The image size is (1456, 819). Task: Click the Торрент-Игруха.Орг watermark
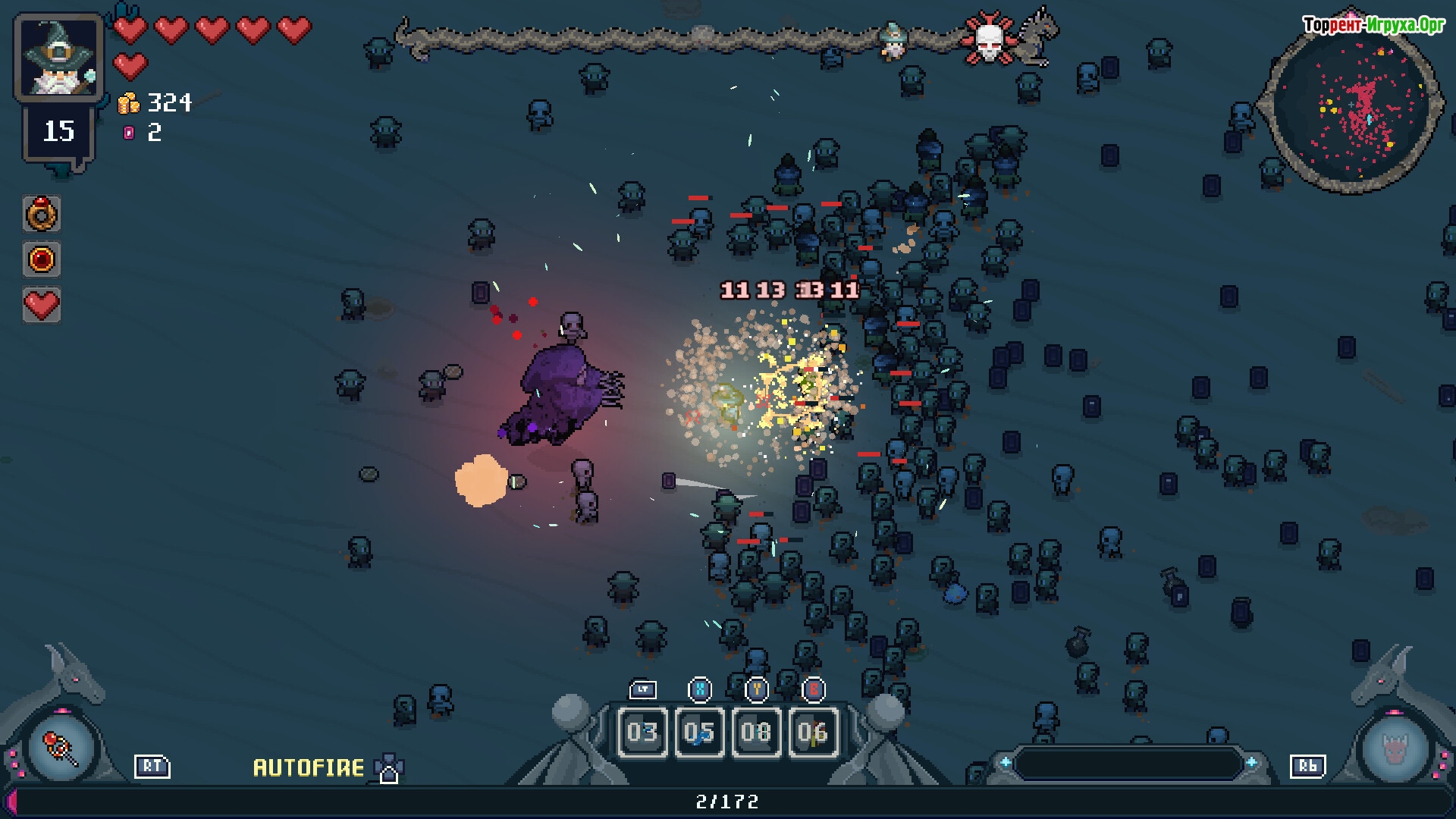[x=1373, y=25]
